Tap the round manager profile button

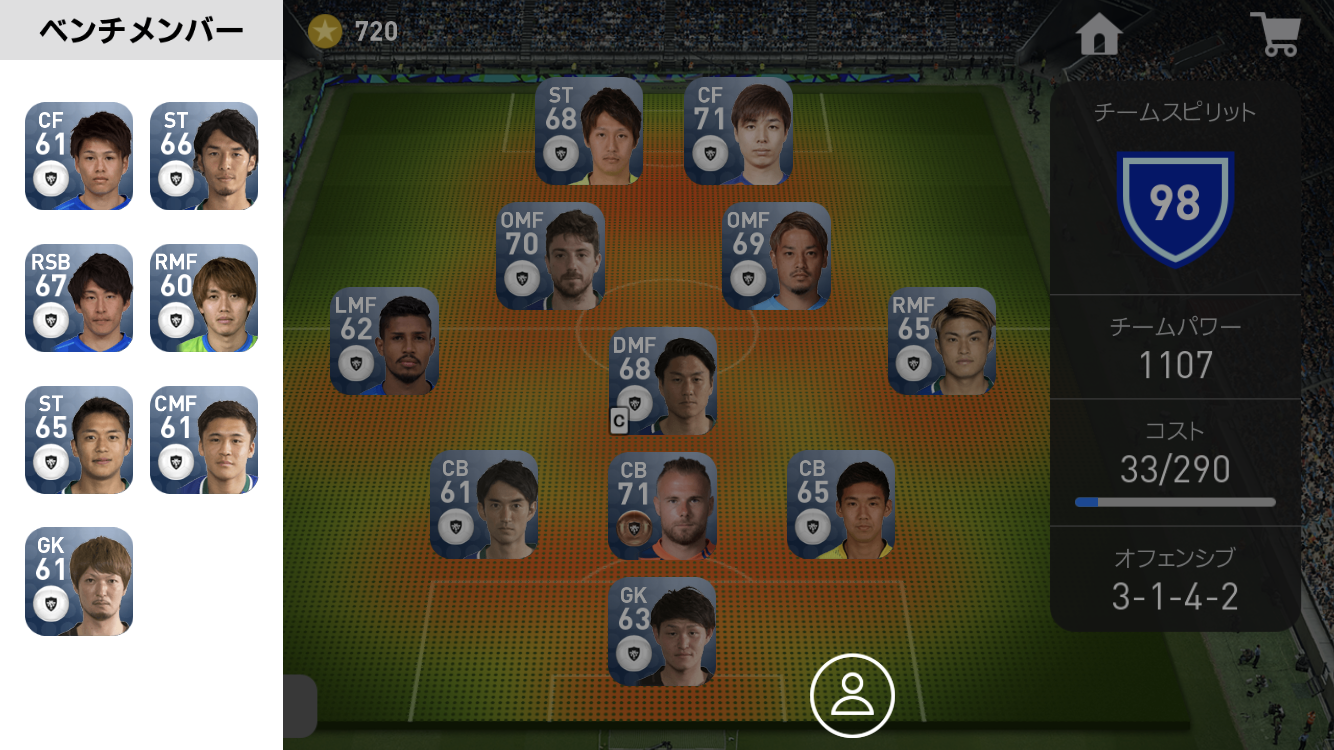[852, 695]
